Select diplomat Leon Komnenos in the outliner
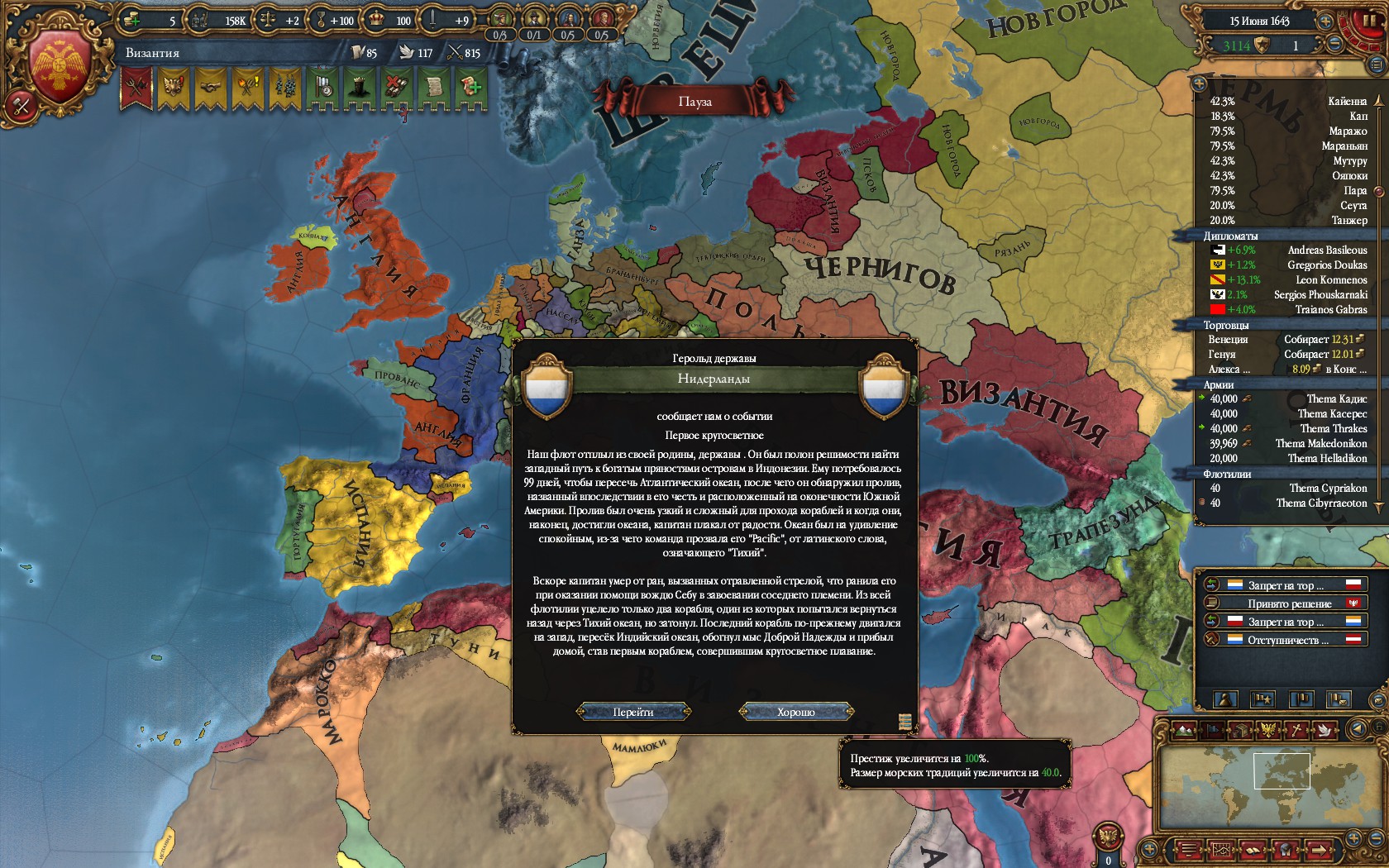The width and height of the screenshot is (1389, 868). (x=1331, y=279)
